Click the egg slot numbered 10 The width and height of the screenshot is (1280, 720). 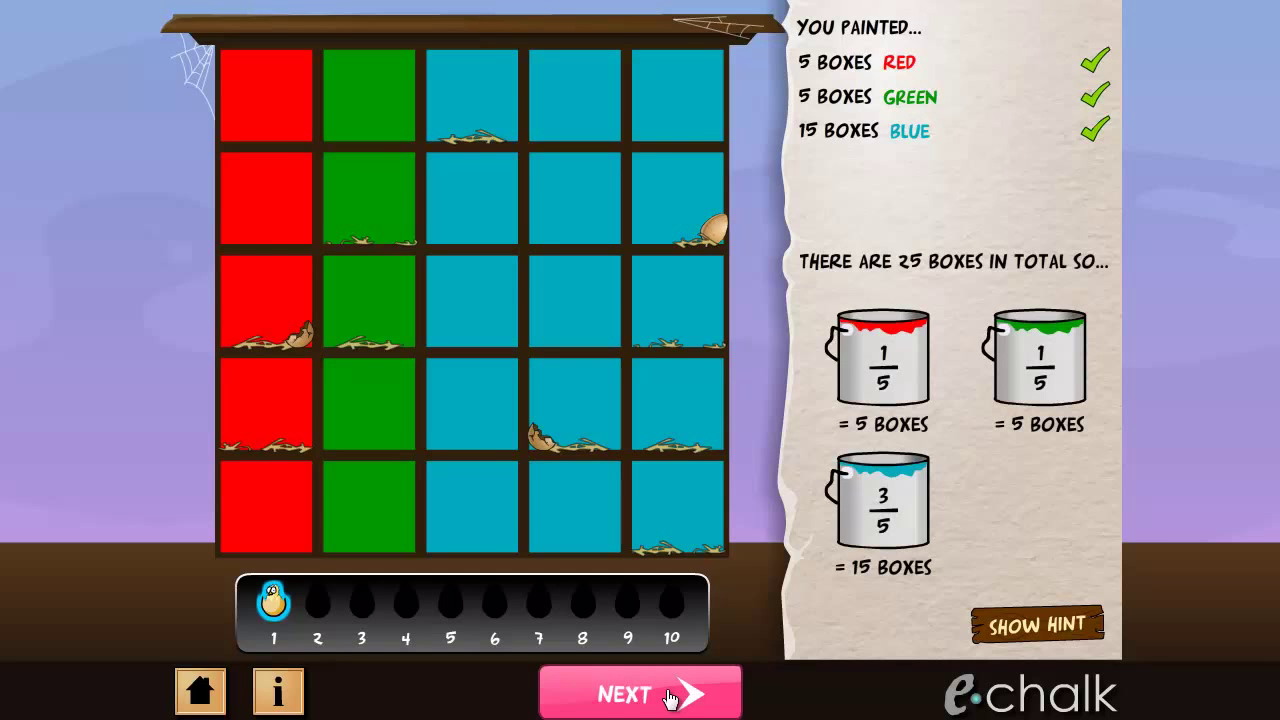coord(671,601)
